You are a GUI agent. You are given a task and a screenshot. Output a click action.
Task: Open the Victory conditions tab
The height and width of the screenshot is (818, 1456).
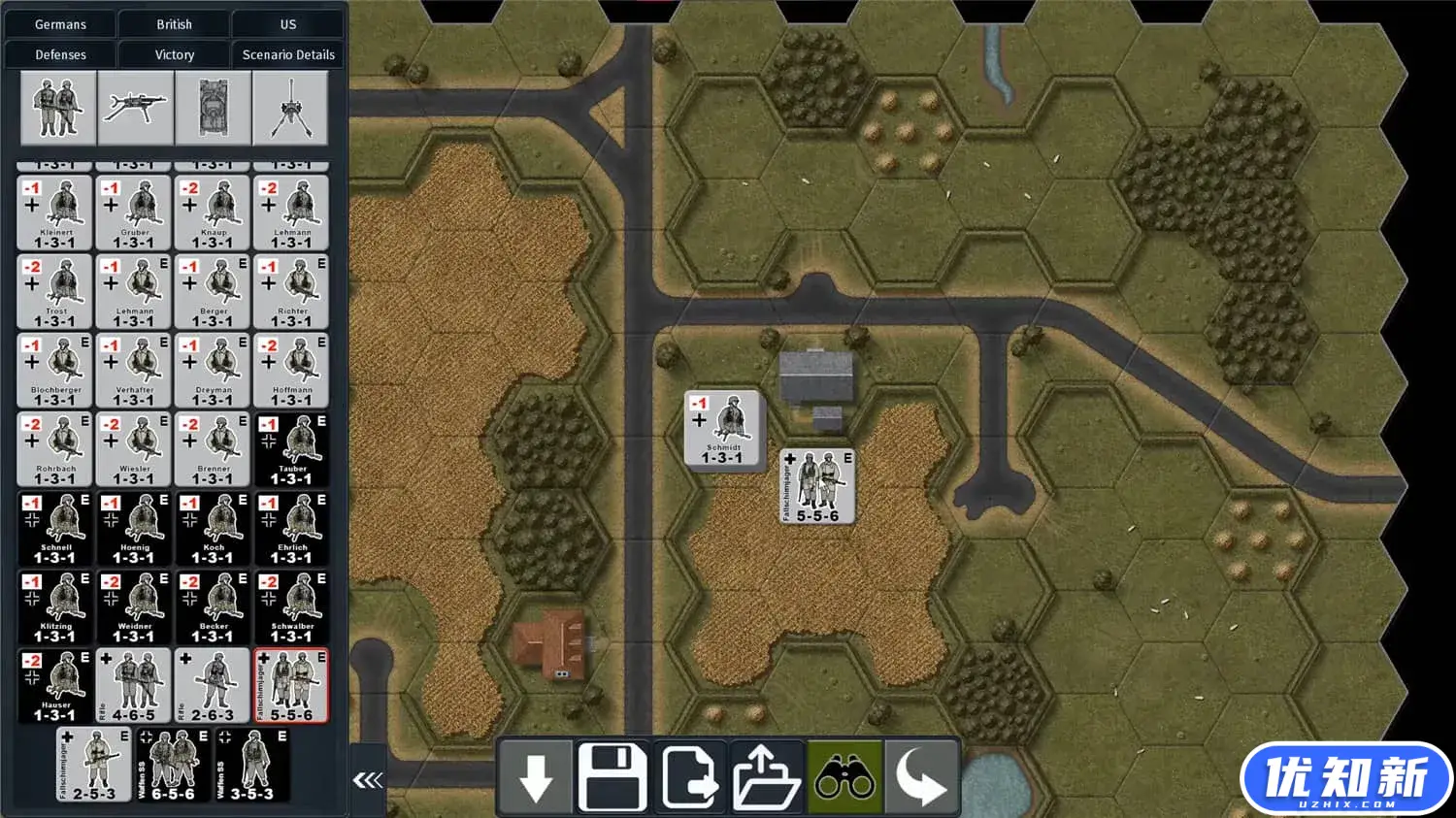pyautogui.click(x=174, y=54)
